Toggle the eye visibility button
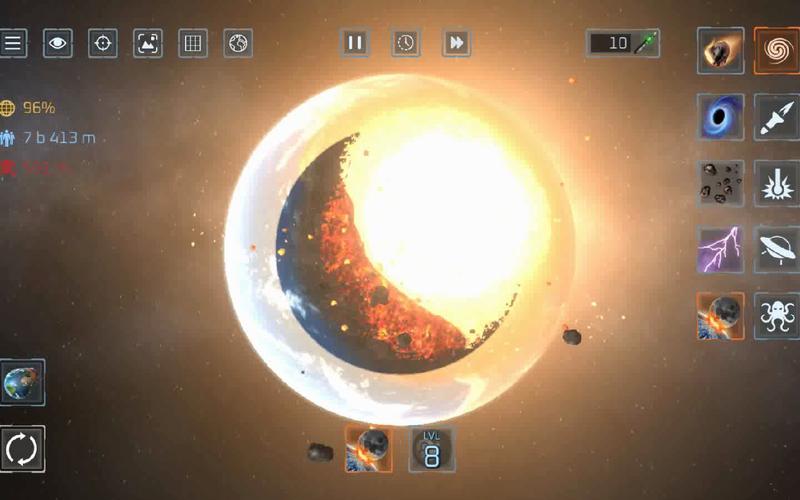This screenshot has height=500, width=800. (x=58, y=43)
